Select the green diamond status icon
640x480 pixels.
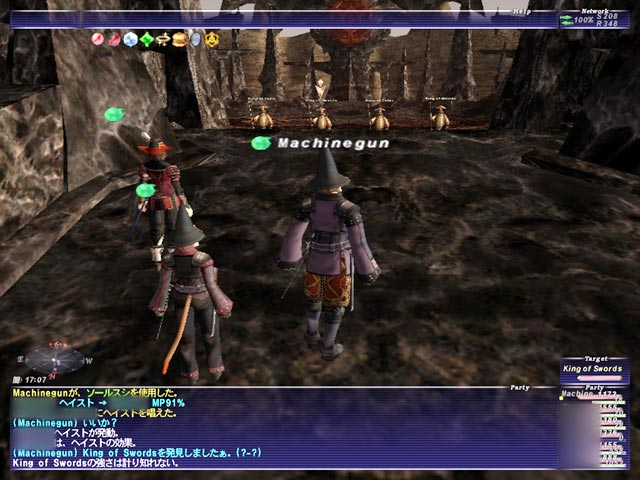click(147, 39)
